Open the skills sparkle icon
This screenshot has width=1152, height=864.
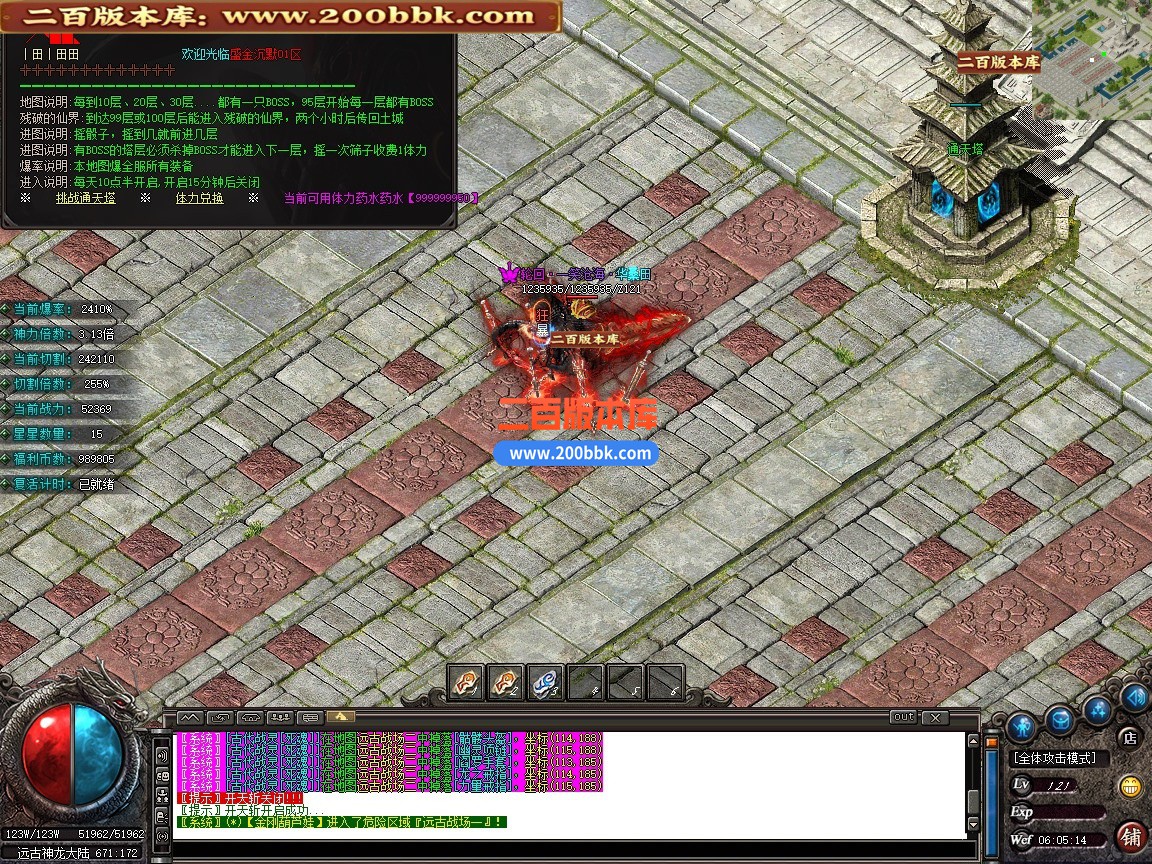click(x=1098, y=709)
